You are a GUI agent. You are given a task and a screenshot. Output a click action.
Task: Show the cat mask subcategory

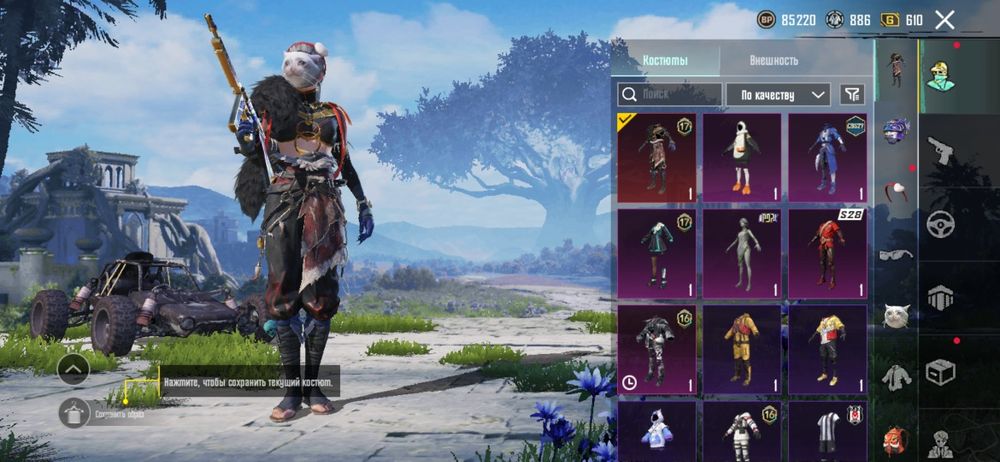tap(896, 316)
